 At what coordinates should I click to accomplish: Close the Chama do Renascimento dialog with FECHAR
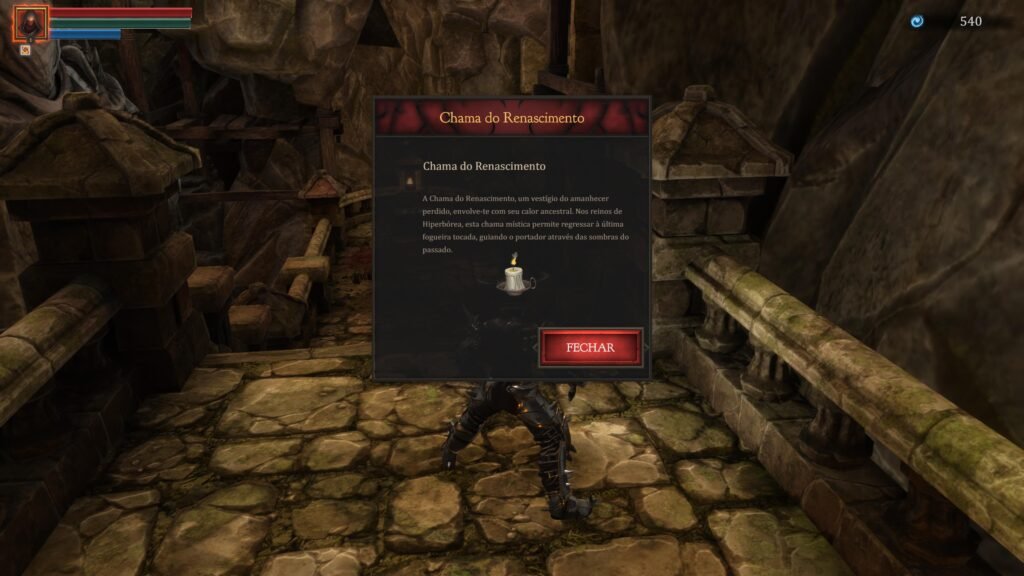[x=590, y=347]
